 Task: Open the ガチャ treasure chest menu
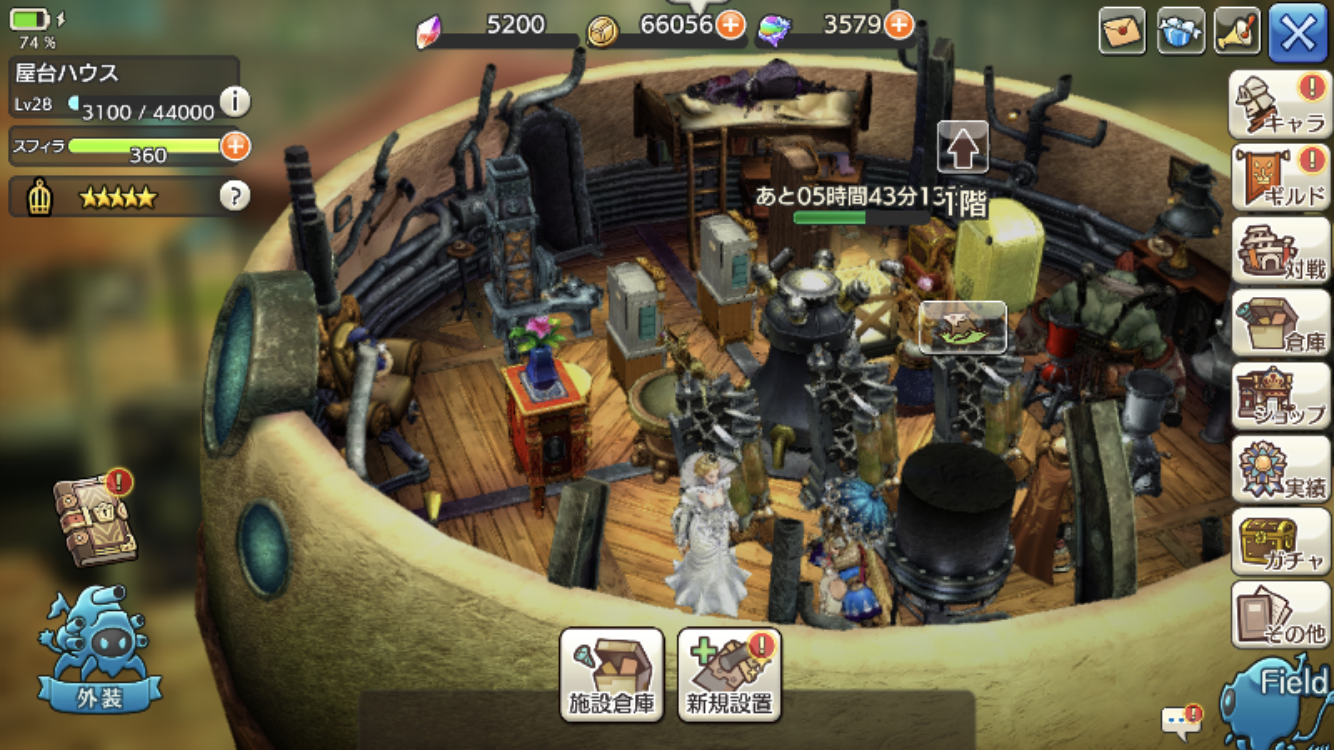1279,542
